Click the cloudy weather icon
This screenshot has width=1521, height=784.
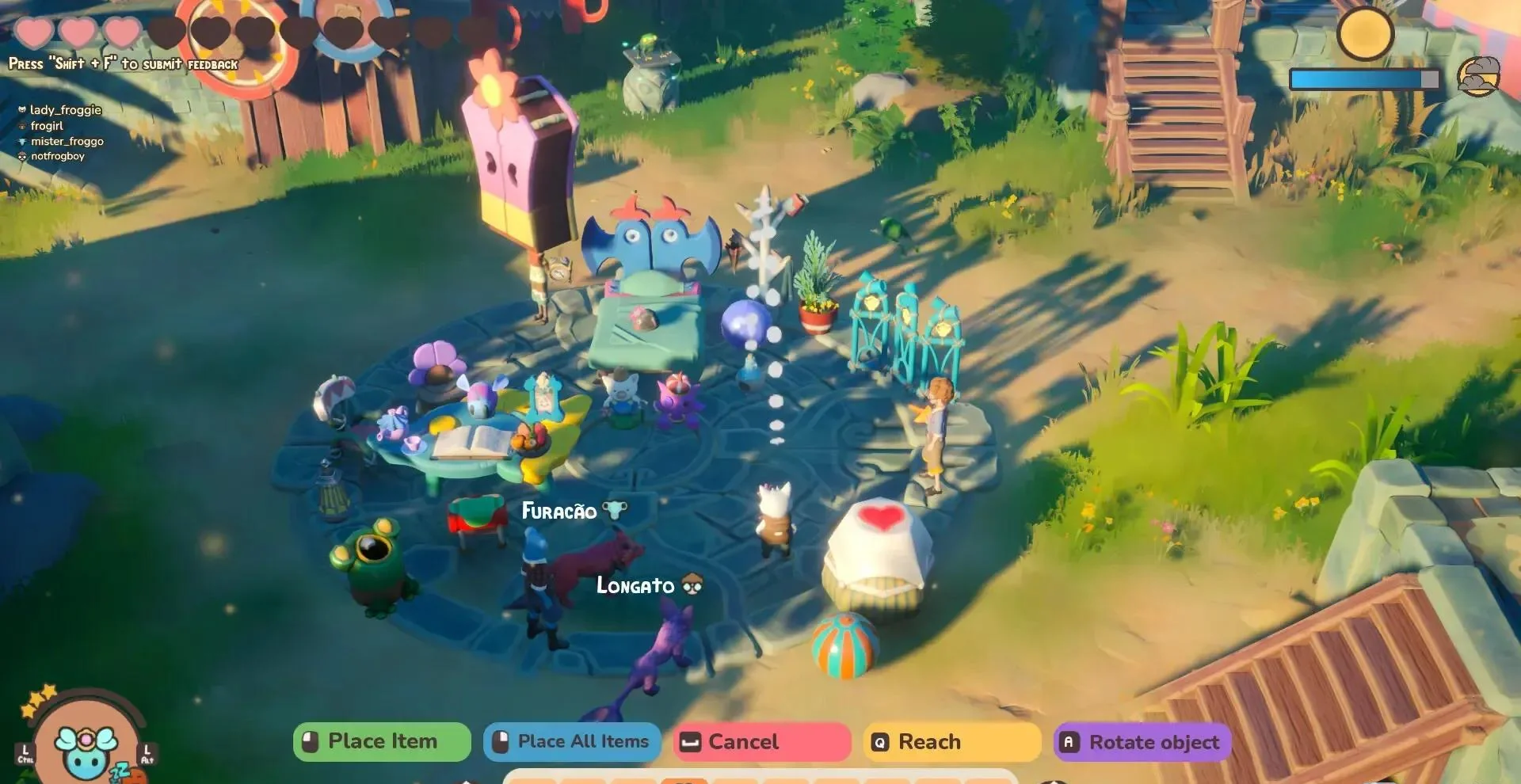[1478, 77]
